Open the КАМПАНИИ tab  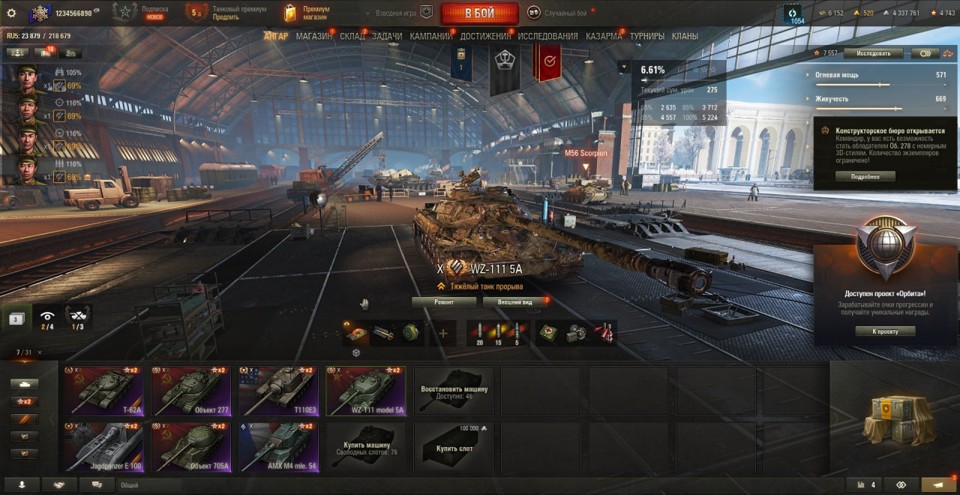[x=431, y=36]
